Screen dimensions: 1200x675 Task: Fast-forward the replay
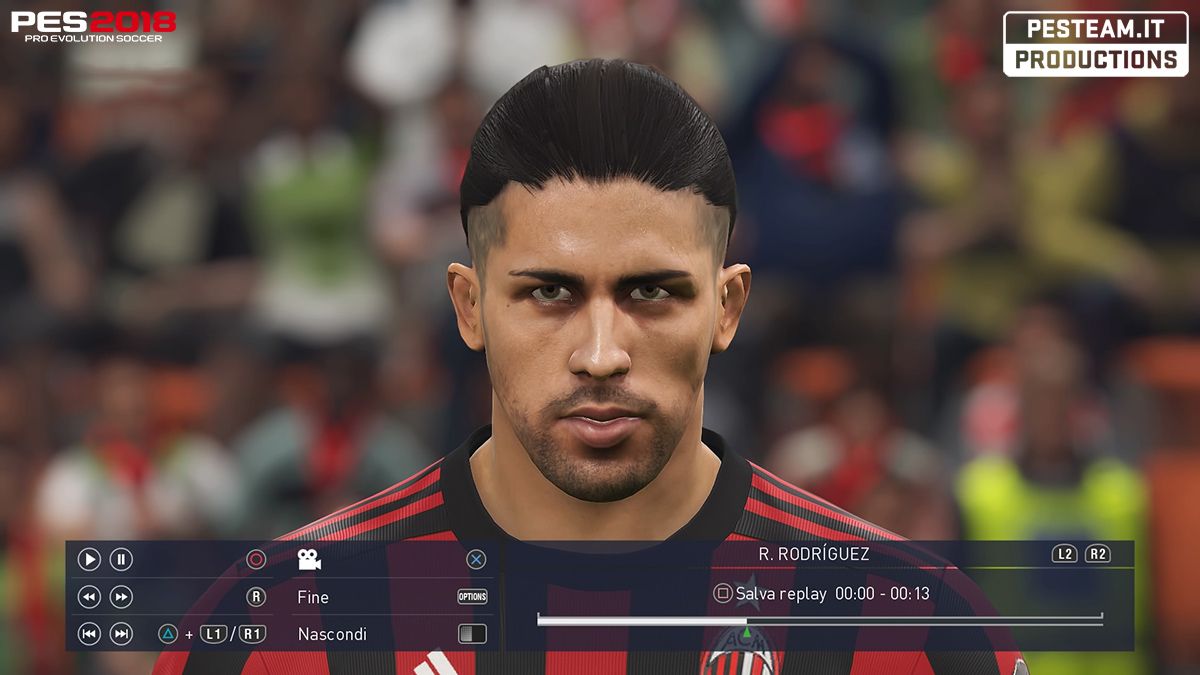[x=121, y=597]
